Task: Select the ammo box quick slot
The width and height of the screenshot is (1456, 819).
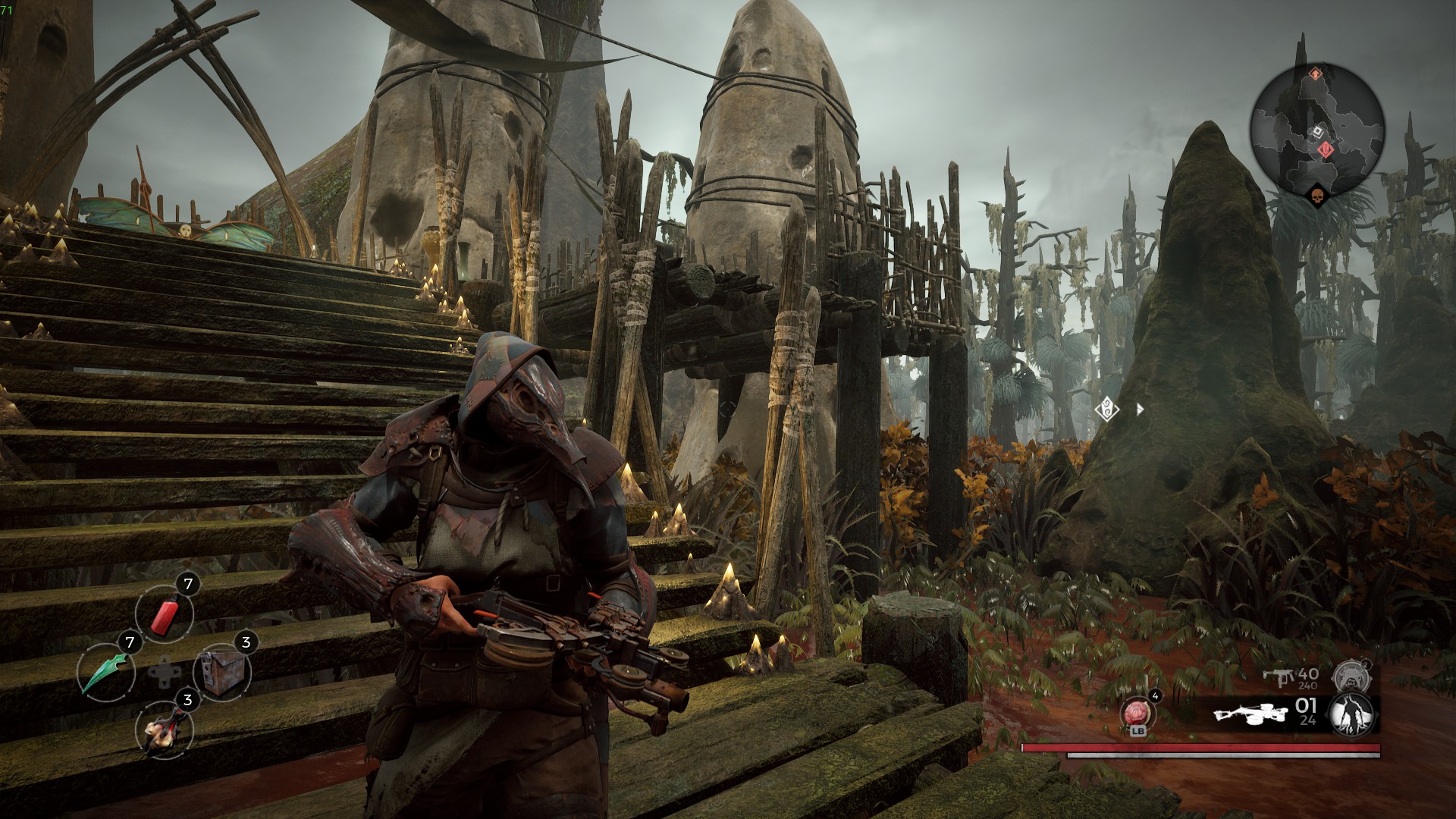Action: (221, 672)
